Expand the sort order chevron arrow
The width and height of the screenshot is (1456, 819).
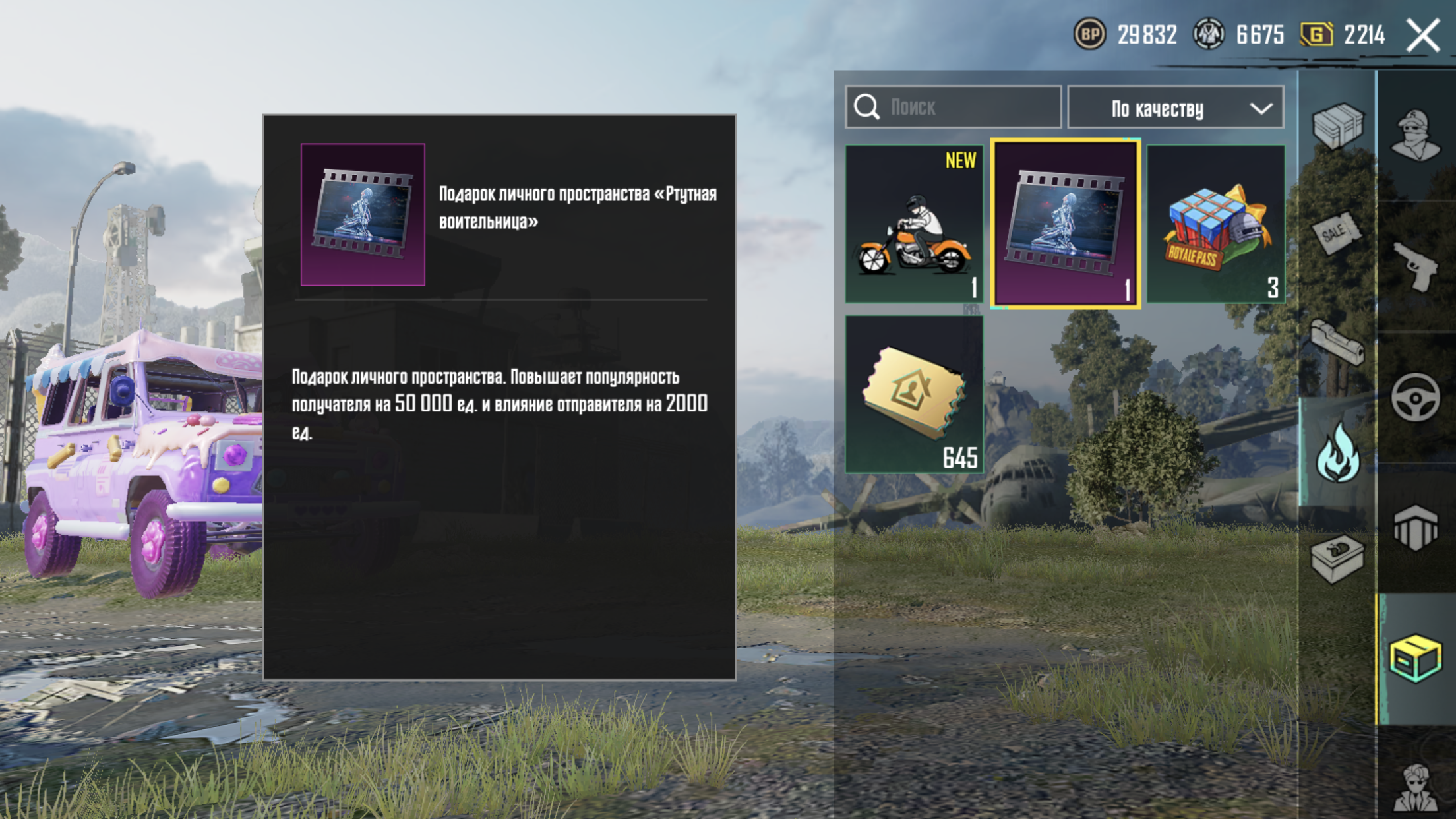(1263, 107)
